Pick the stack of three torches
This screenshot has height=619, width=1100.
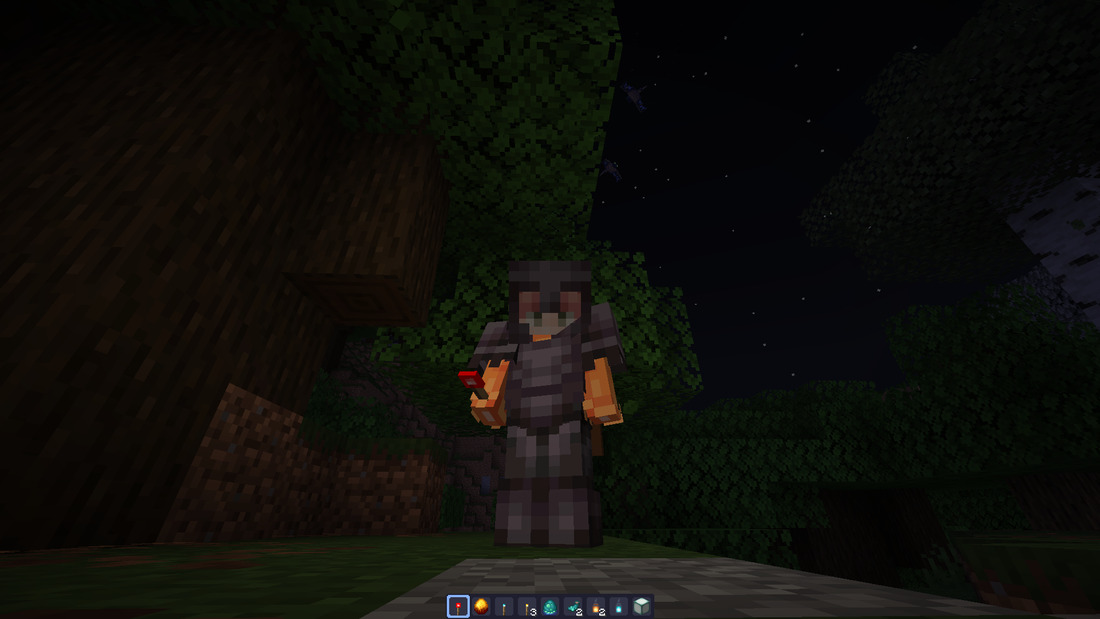coord(528,606)
